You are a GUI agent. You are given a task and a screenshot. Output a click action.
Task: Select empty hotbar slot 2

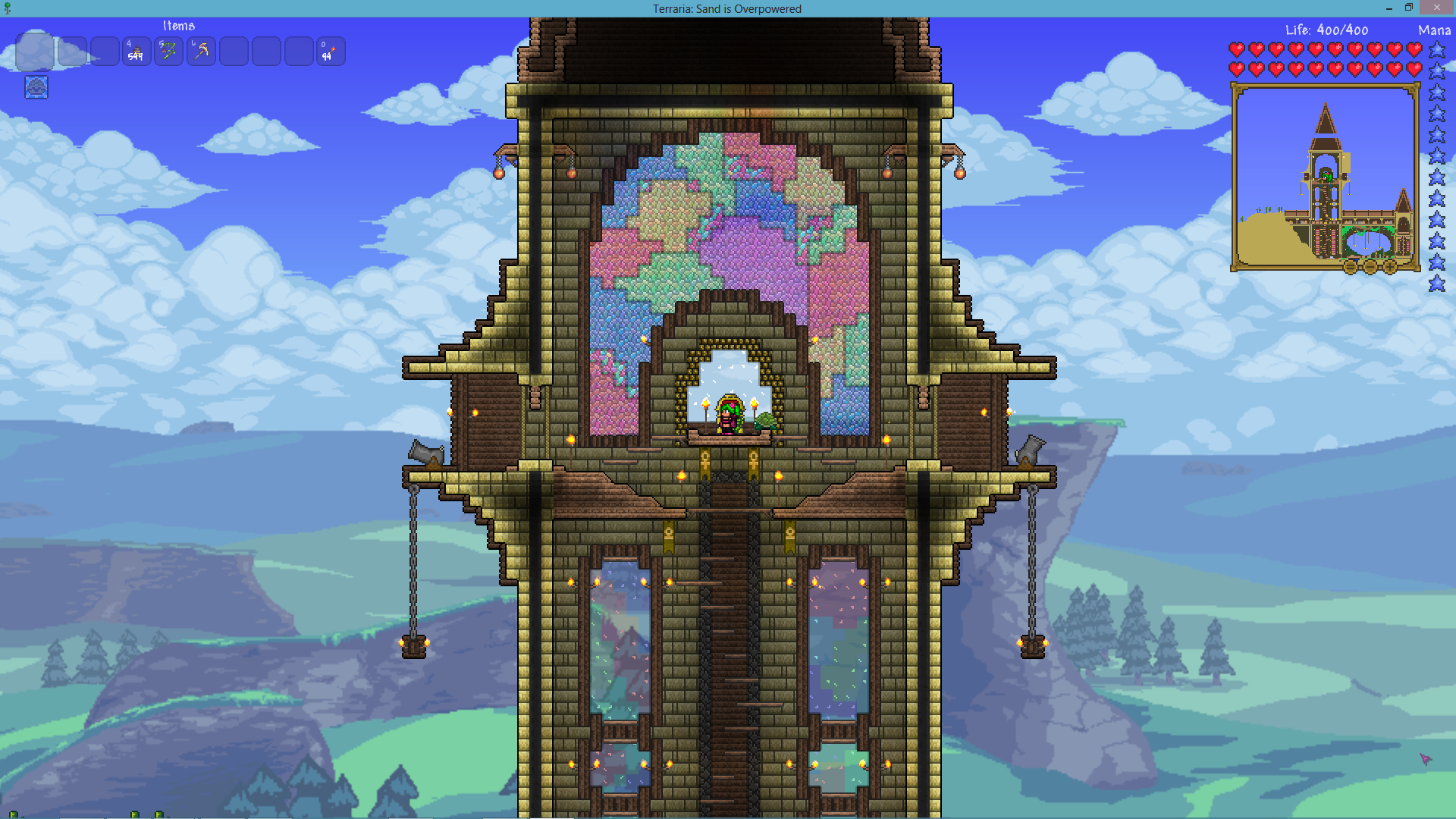tap(73, 51)
